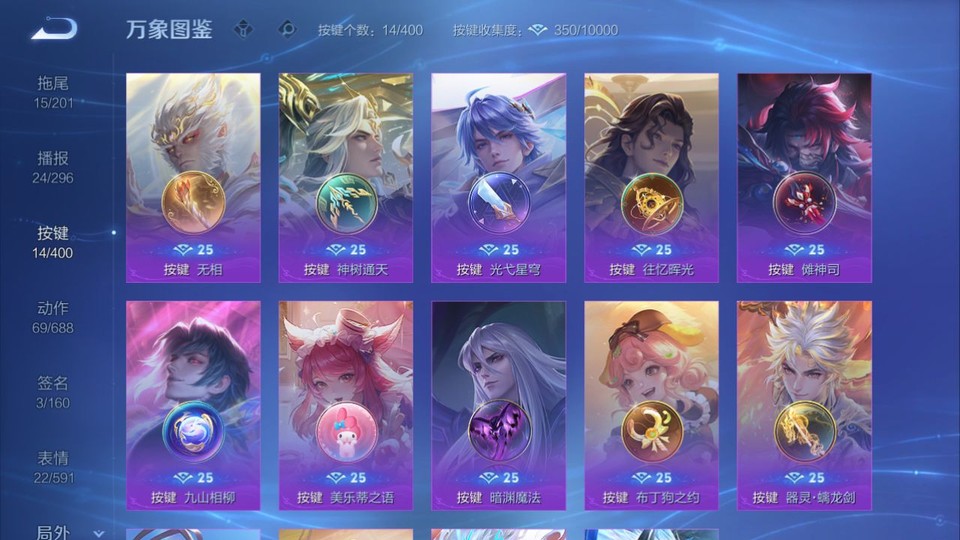
Task: Show the 表情 collection tab
Action: pyautogui.click(x=53, y=467)
